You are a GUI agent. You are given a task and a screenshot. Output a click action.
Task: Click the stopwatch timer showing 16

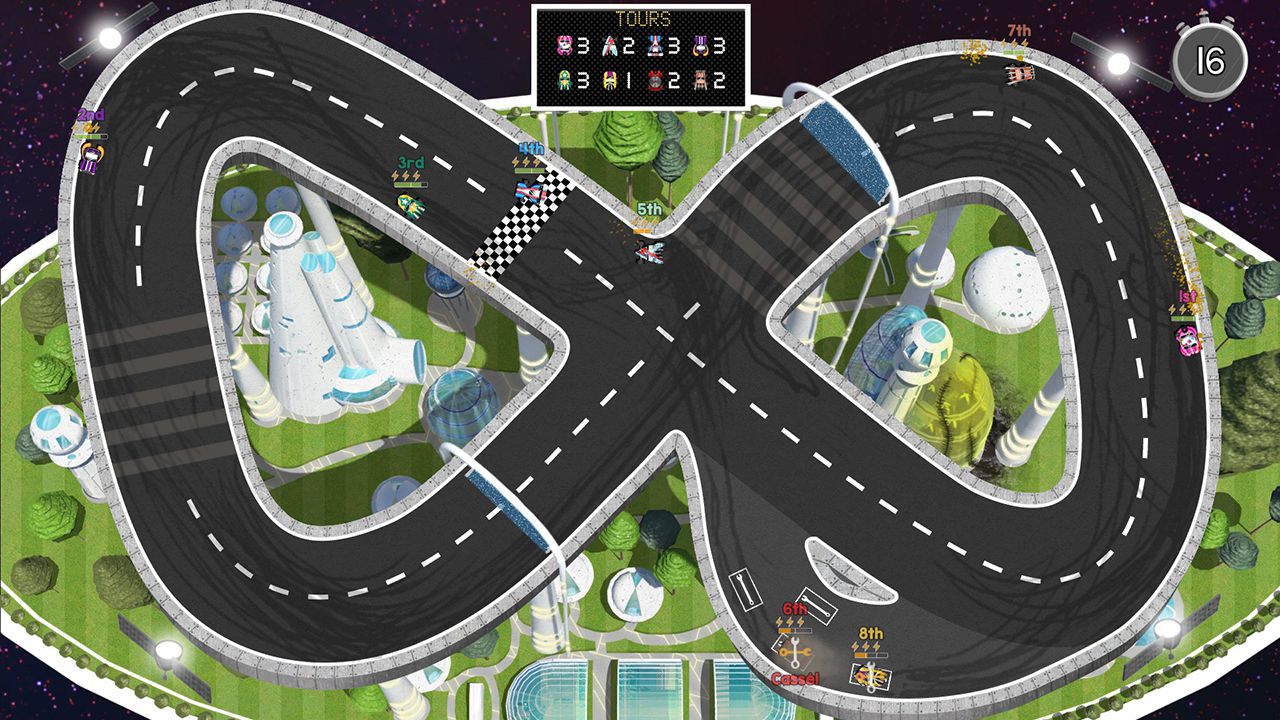(1209, 56)
